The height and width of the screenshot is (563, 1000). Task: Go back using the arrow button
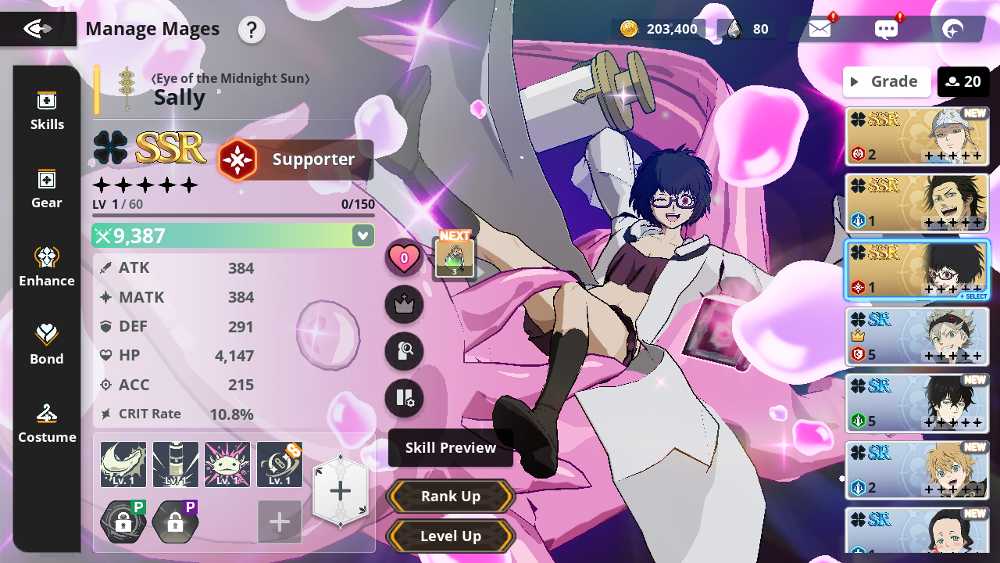[x=37, y=28]
